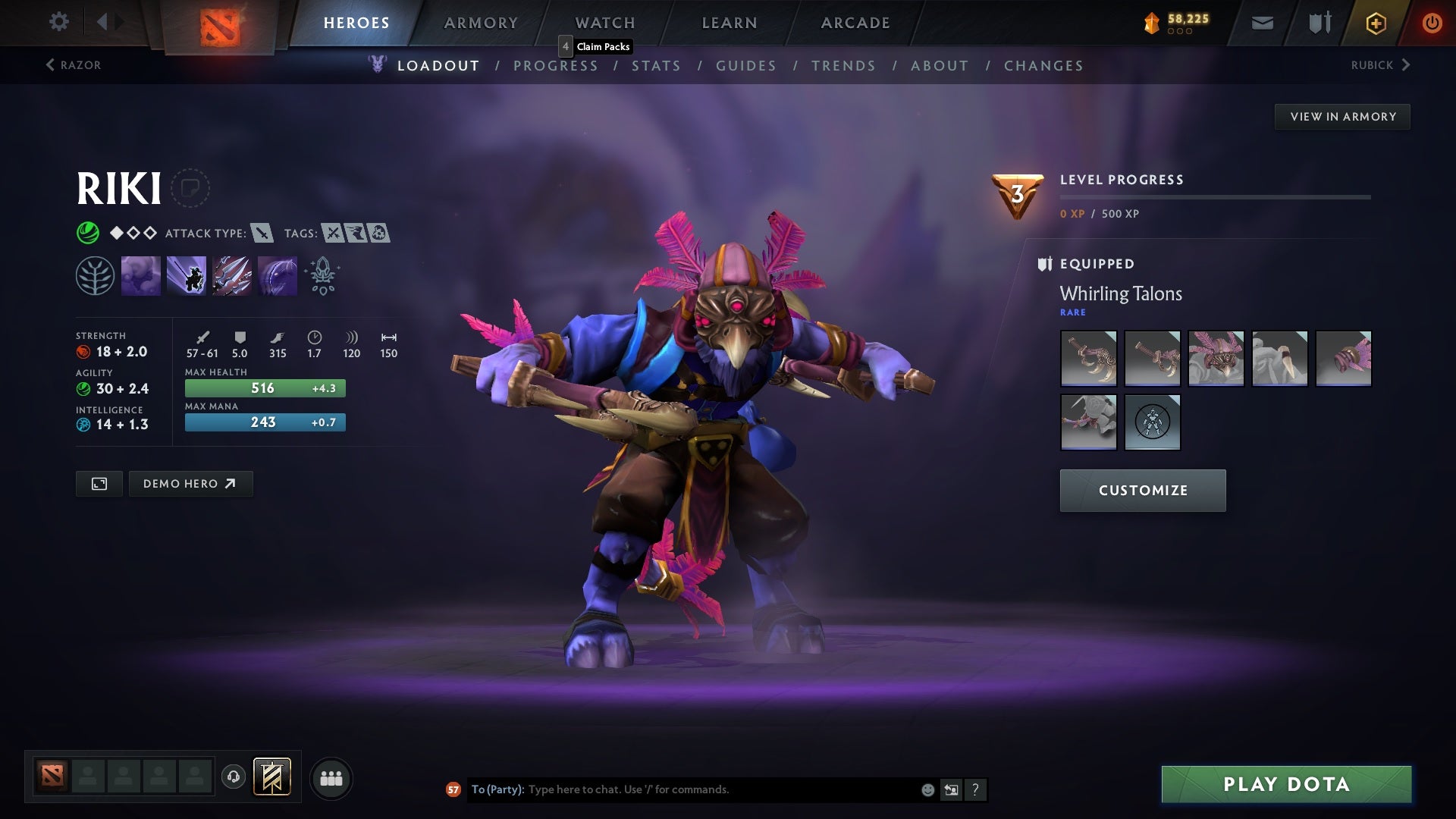Open the friends list icon near party slots
Image resolution: width=1456 pixels, height=819 pixels.
[x=331, y=777]
